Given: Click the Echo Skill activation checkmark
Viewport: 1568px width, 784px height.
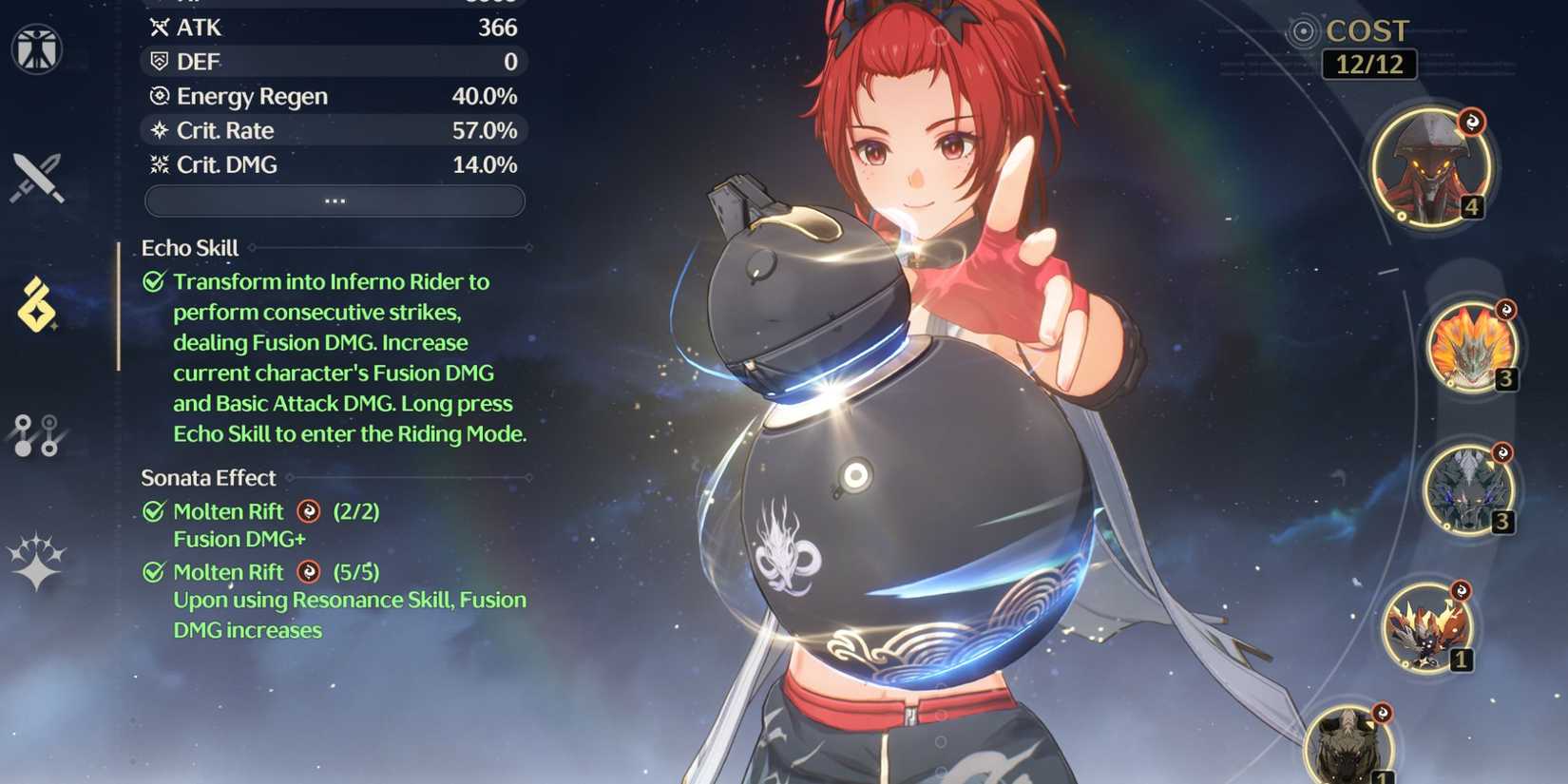Looking at the screenshot, I should (152, 280).
